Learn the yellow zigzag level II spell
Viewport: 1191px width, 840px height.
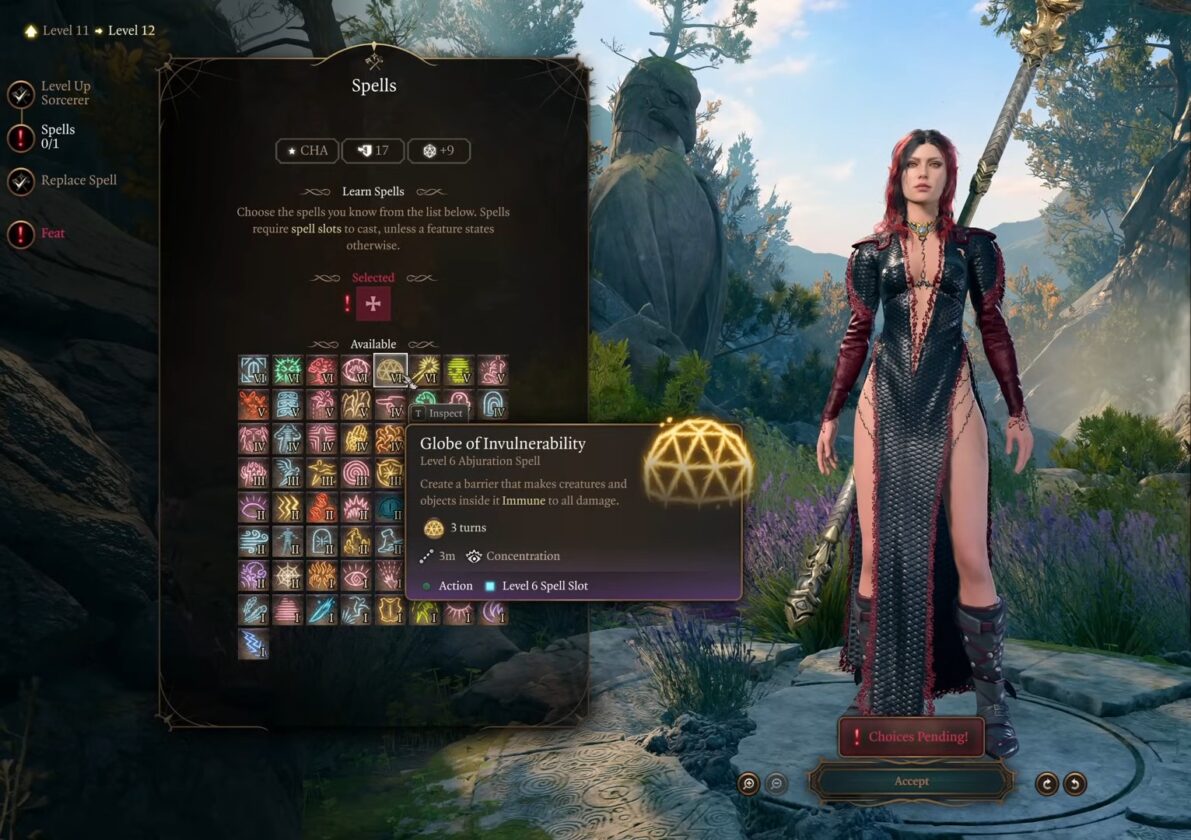point(288,507)
